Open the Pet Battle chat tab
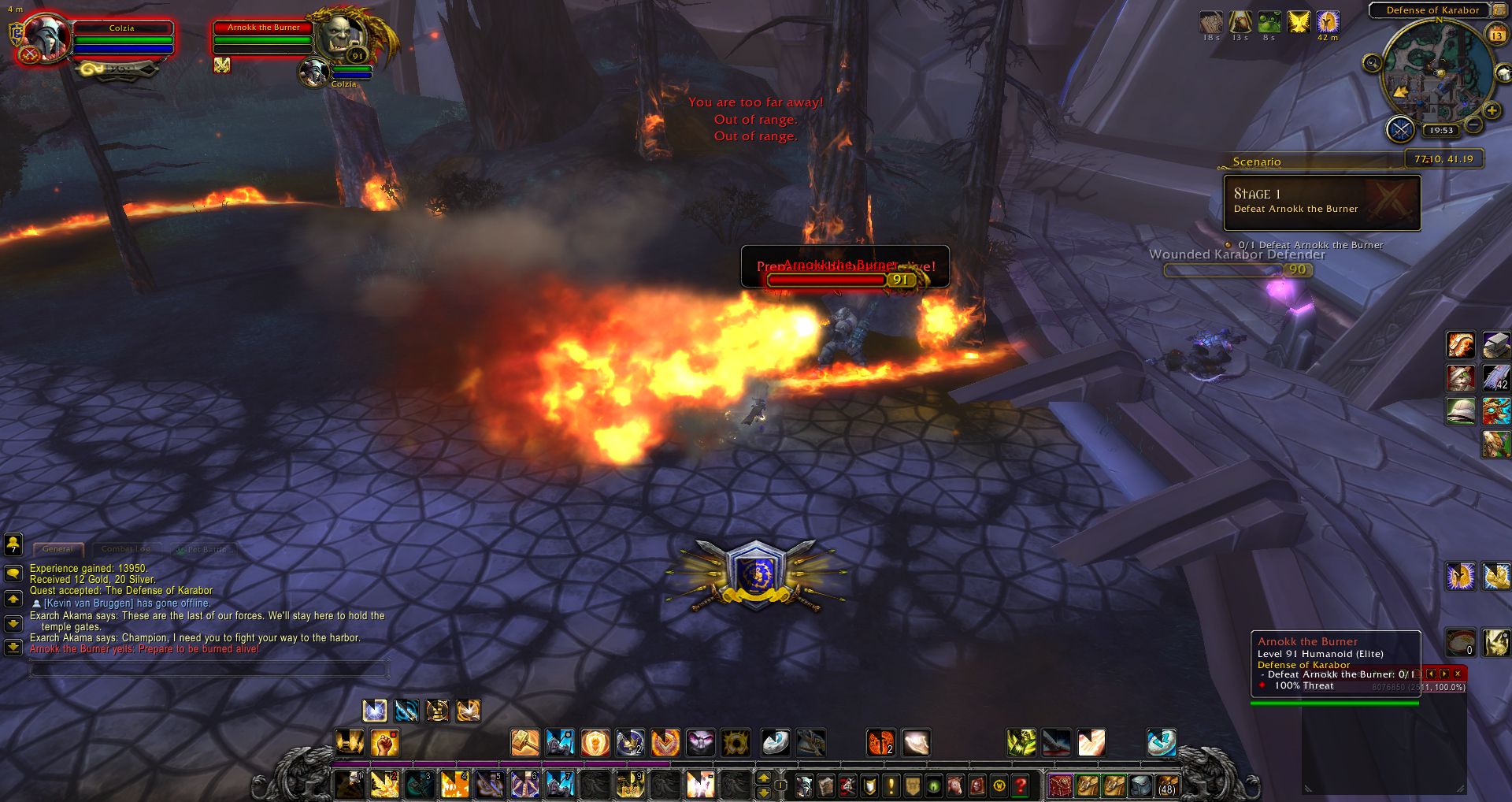 click(x=203, y=549)
